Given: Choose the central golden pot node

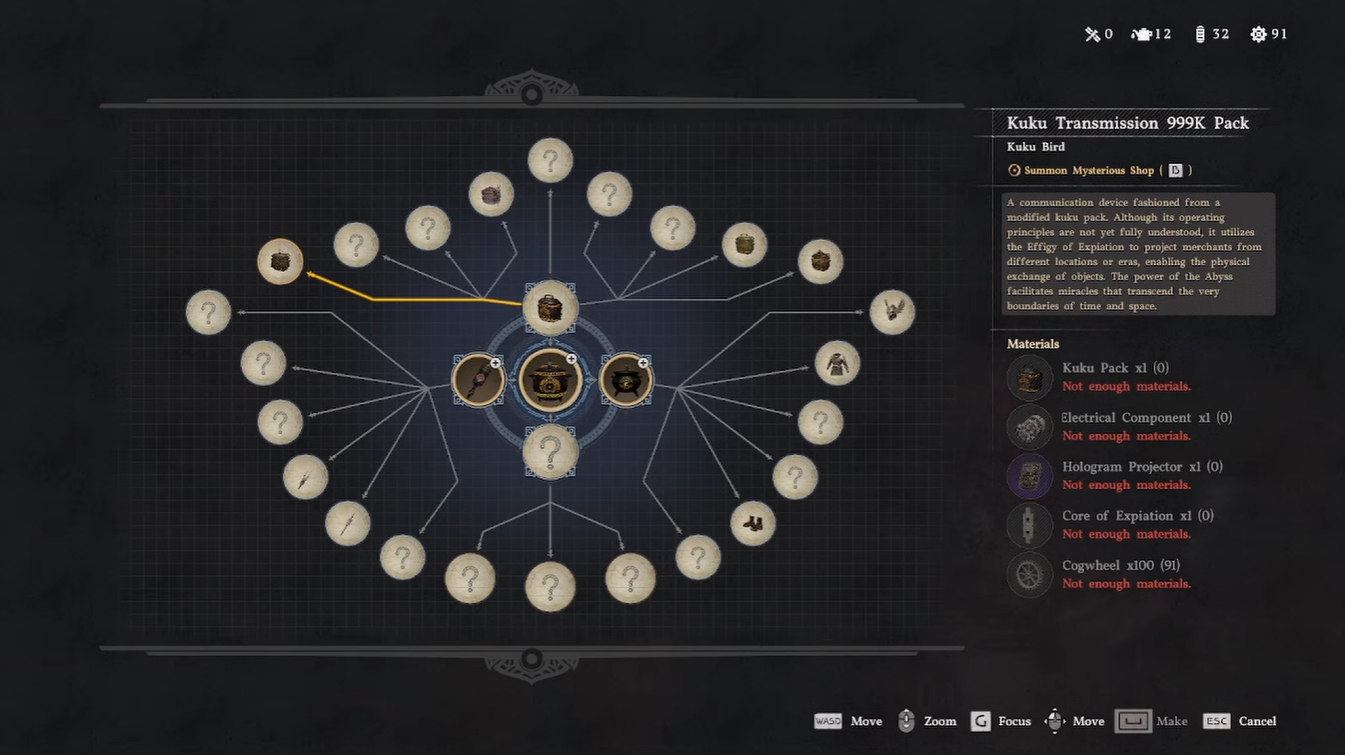Looking at the screenshot, I should coord(550,379).
